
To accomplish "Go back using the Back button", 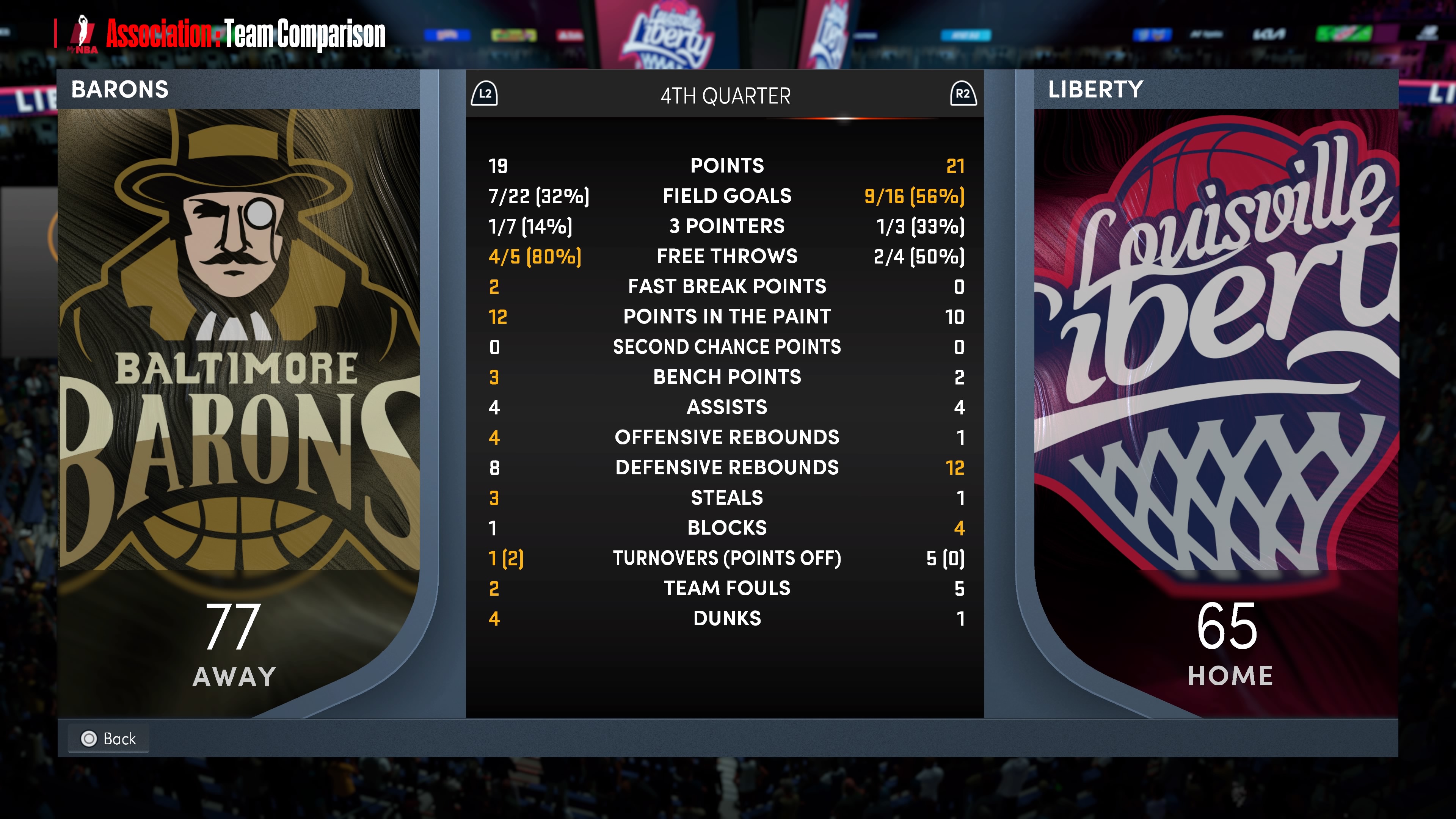I will tap(109, 738).
